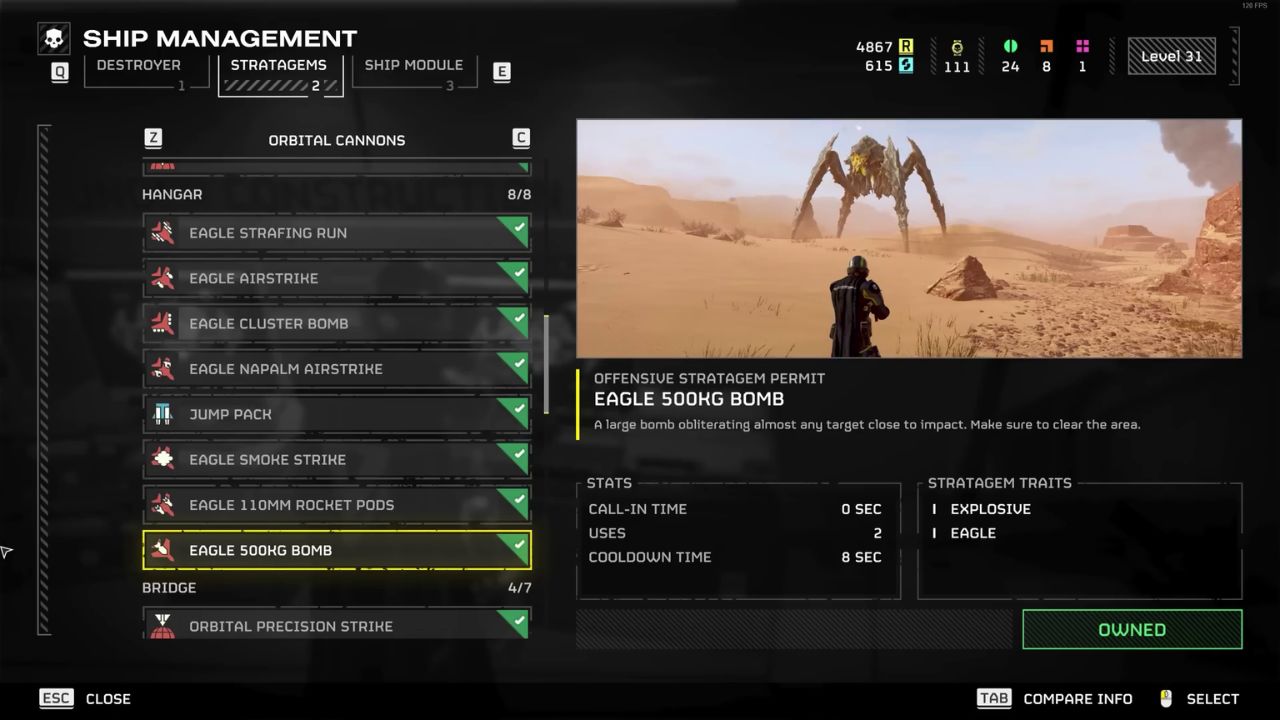Click the Eagle 500KG Bomb preview image

[909, 238]
